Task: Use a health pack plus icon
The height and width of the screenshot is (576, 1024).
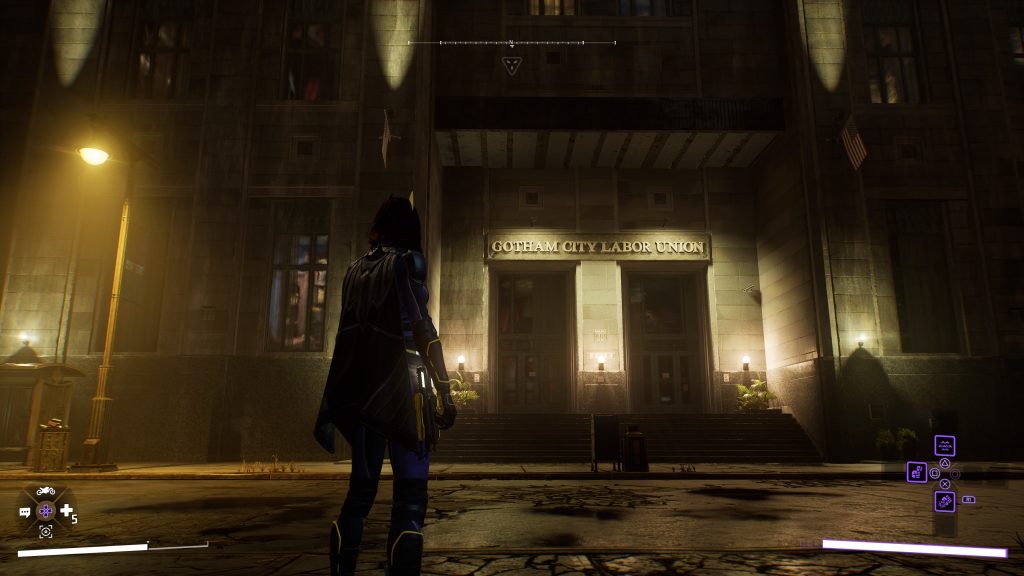Action: click(66, 511)
